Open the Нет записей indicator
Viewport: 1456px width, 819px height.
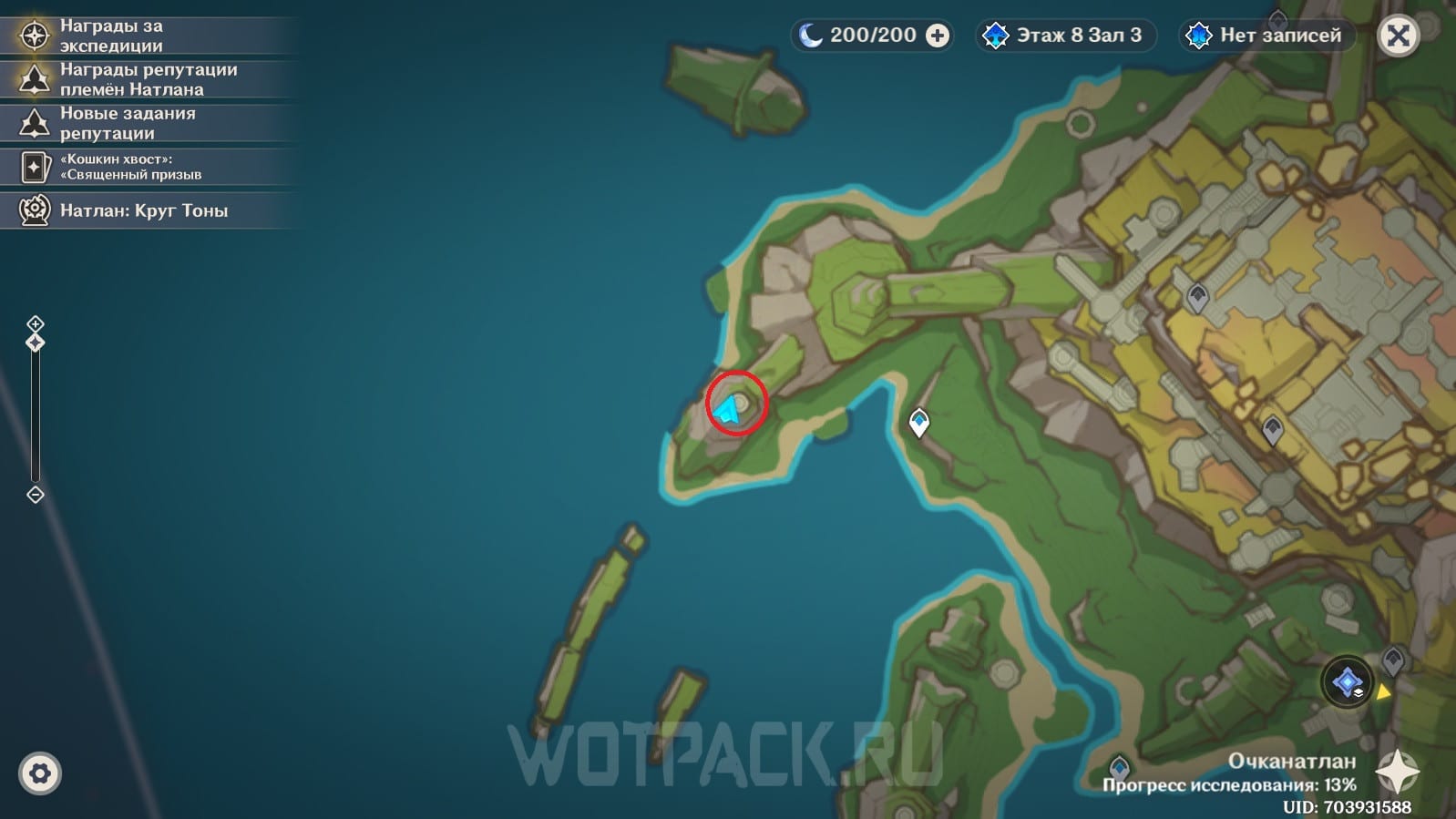tap(1267, 36)
